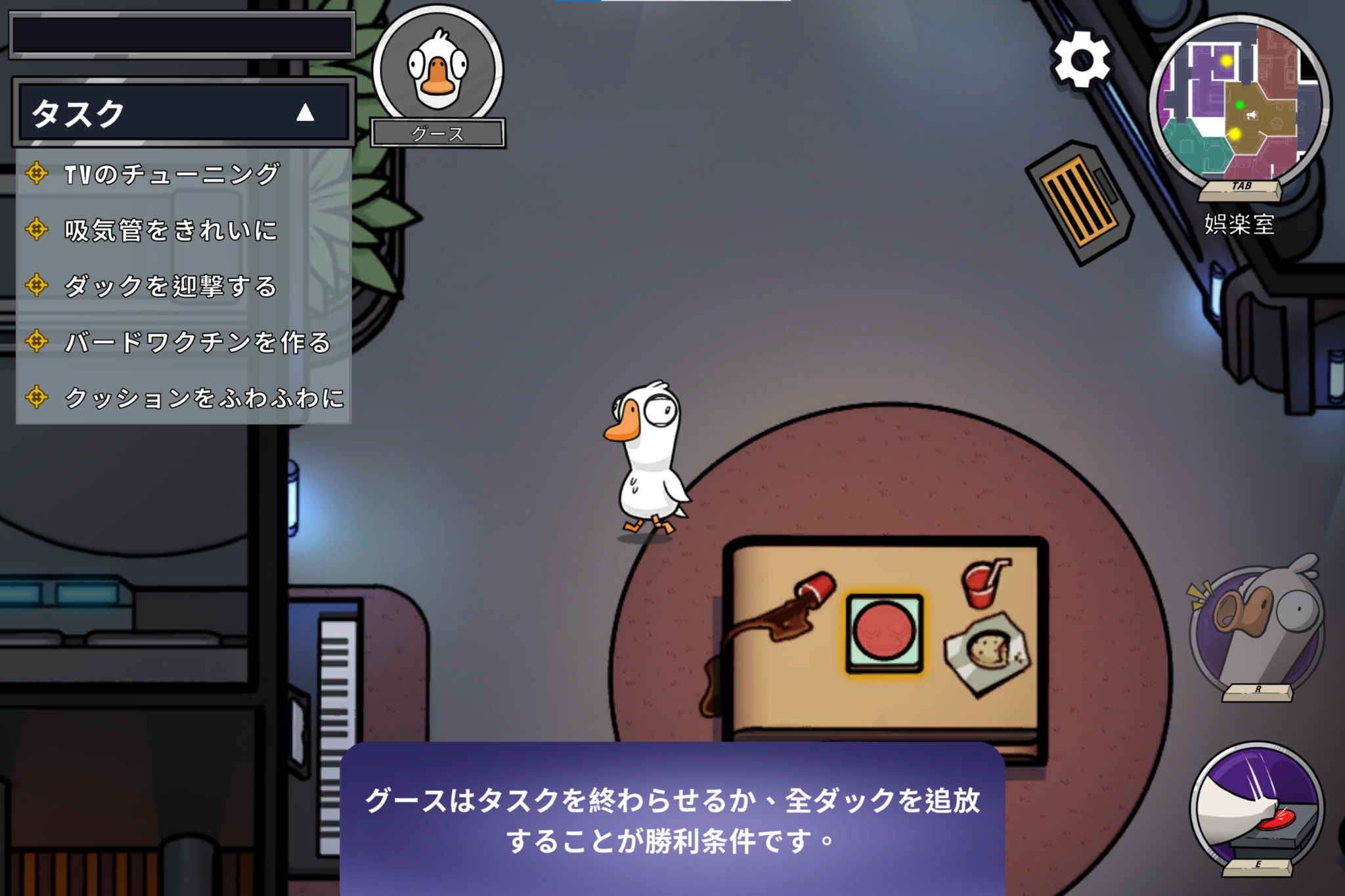Click the locator icon for クッションをふわふわに
The width and height of the screenshot is (1345, 896).
click(x=36, y=397)
